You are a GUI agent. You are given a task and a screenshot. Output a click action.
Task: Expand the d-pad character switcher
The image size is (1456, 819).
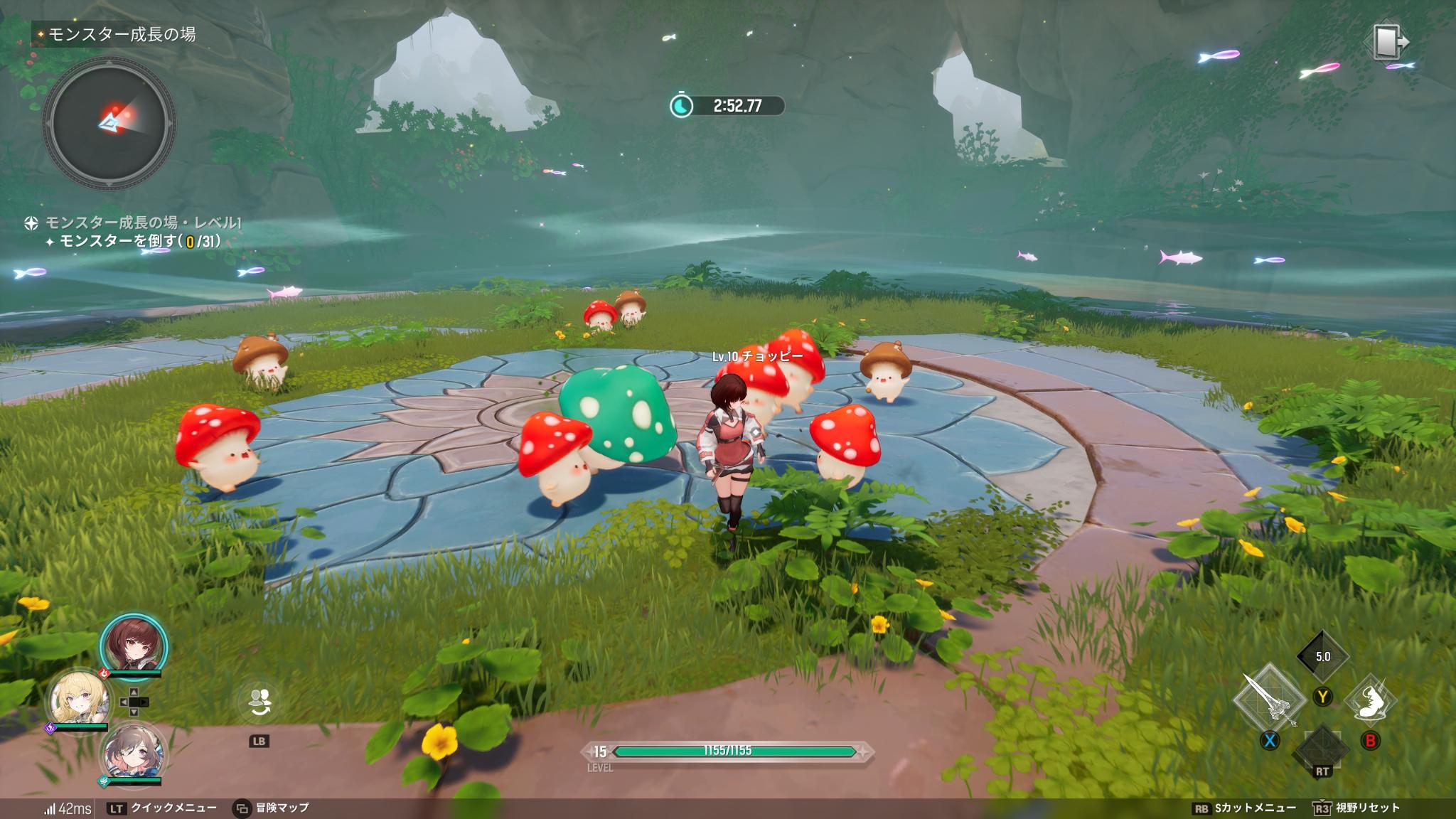click(134, 702)
